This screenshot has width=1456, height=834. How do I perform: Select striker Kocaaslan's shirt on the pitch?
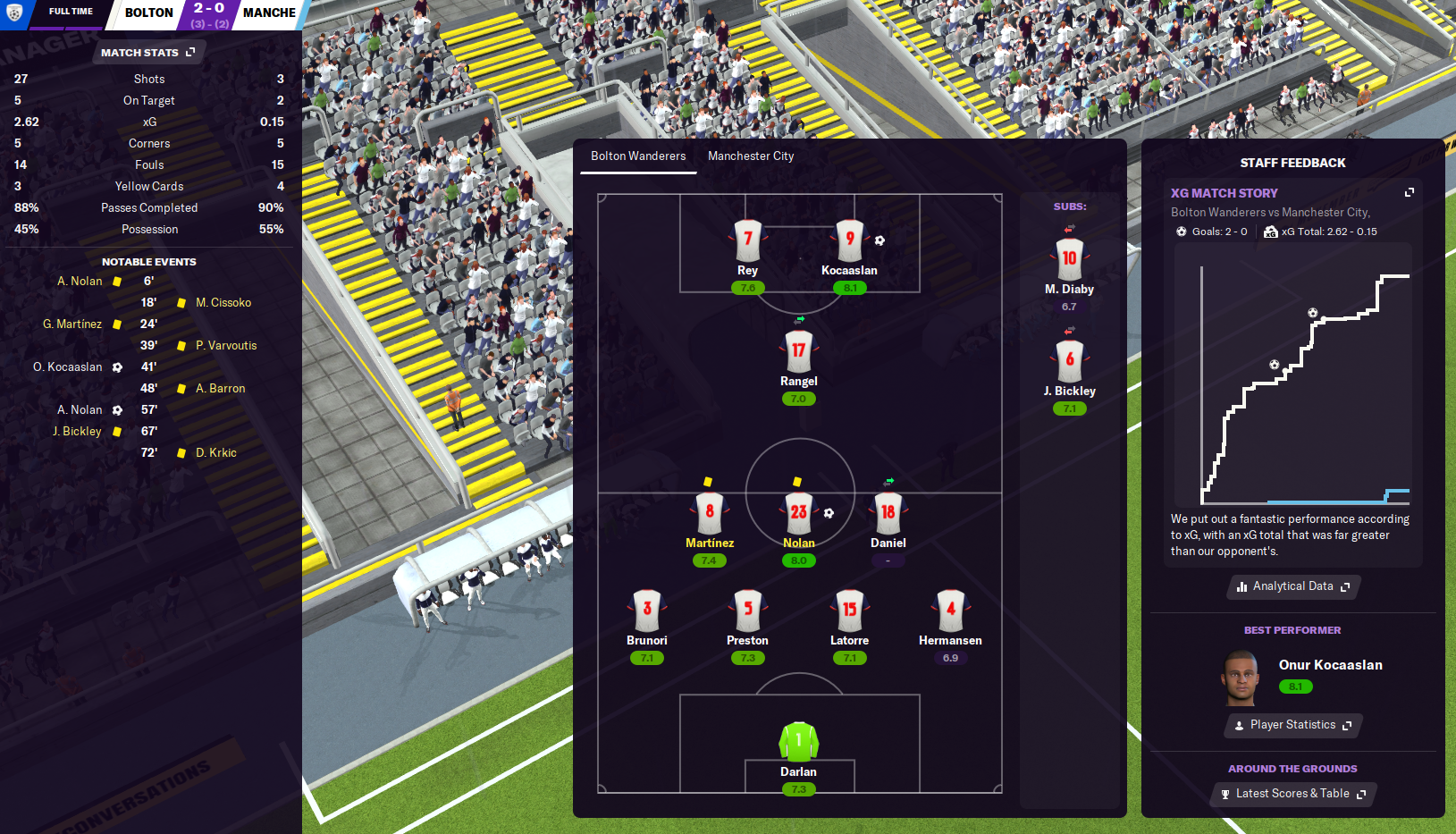coord(850,241)
